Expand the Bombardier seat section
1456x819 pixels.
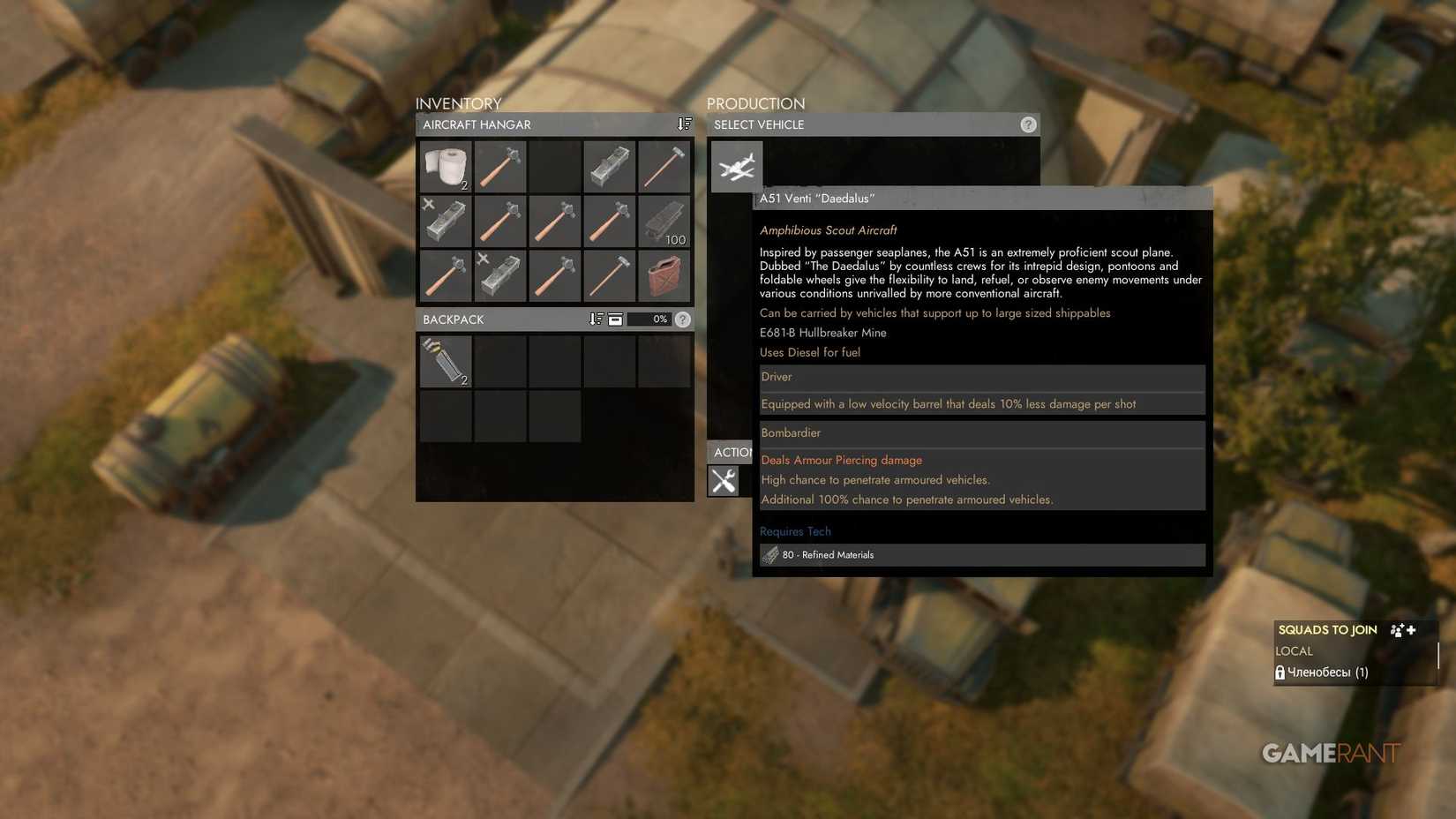tap(981, 432)
